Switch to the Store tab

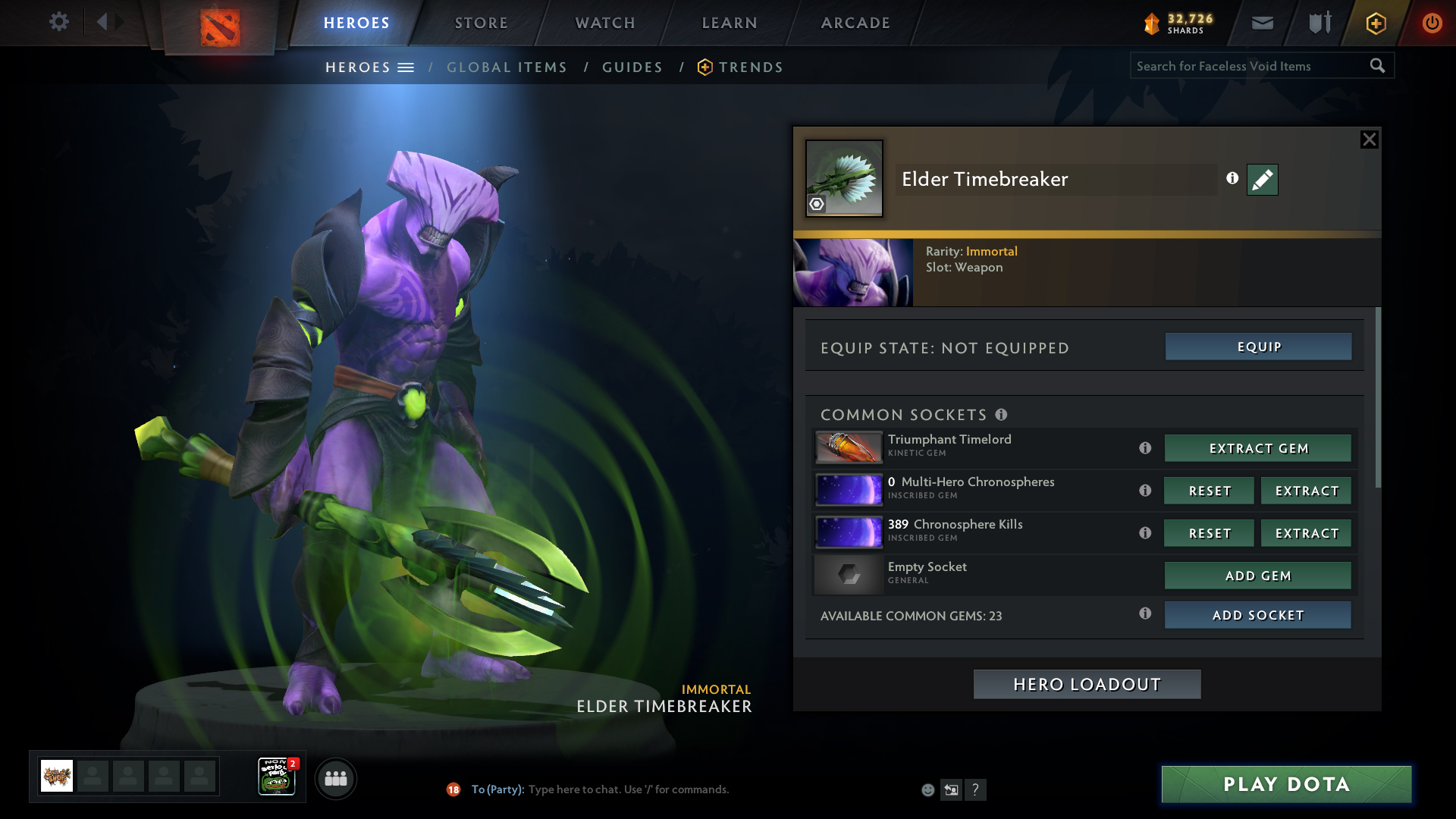click(x=482, y=23)
